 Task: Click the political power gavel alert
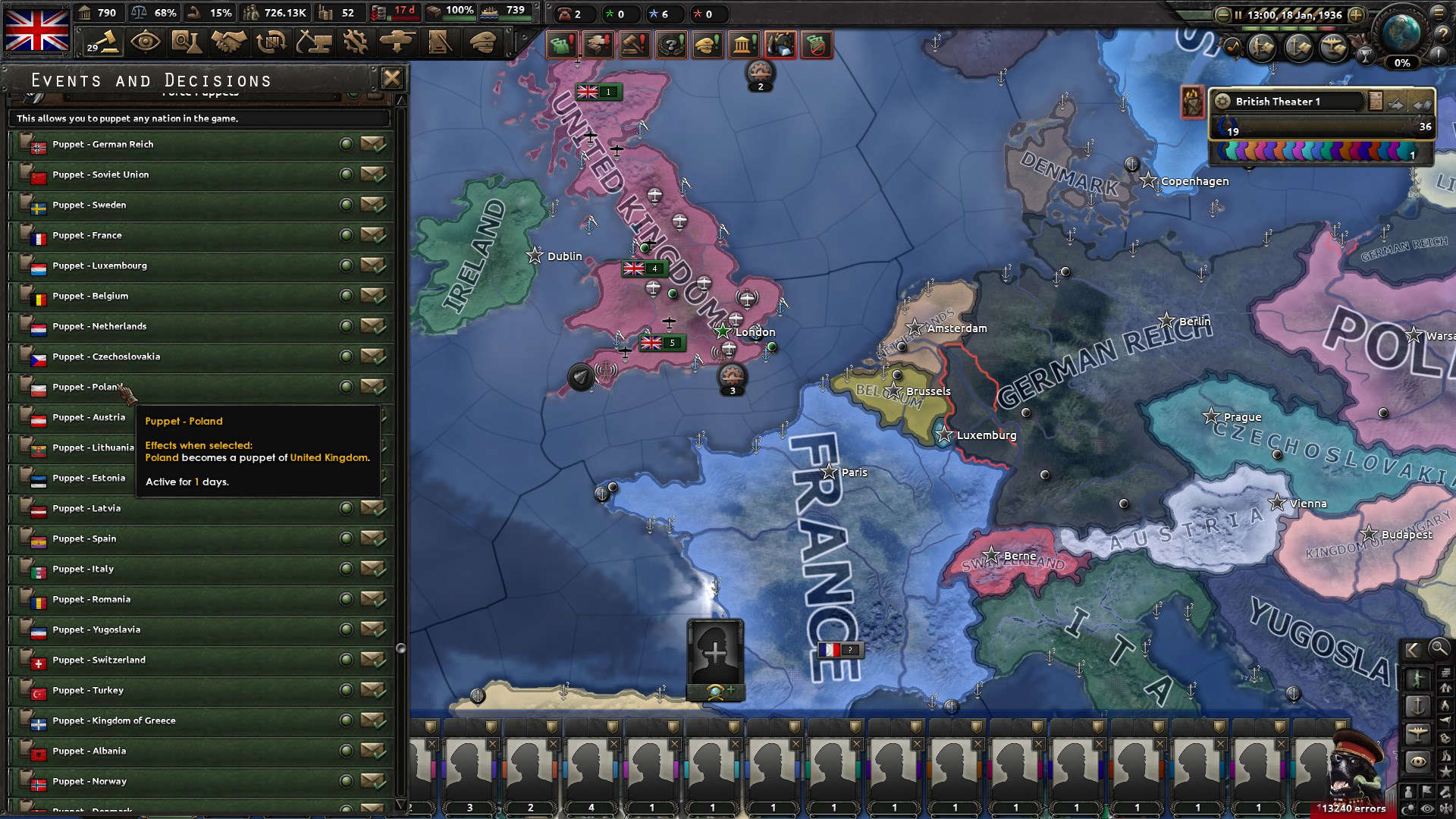point(635,45)
